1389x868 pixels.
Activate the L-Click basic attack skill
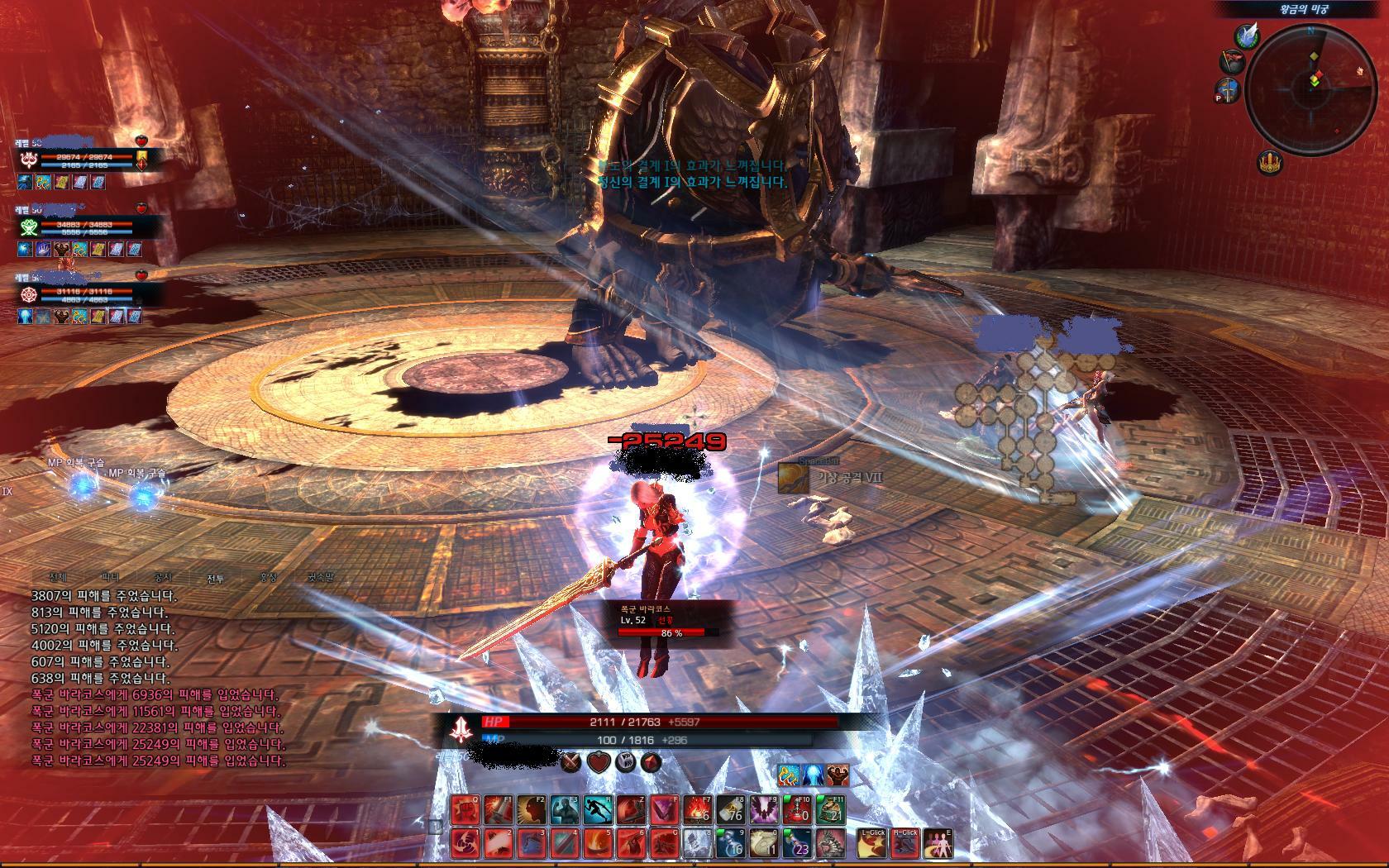[x=871, y=842]
